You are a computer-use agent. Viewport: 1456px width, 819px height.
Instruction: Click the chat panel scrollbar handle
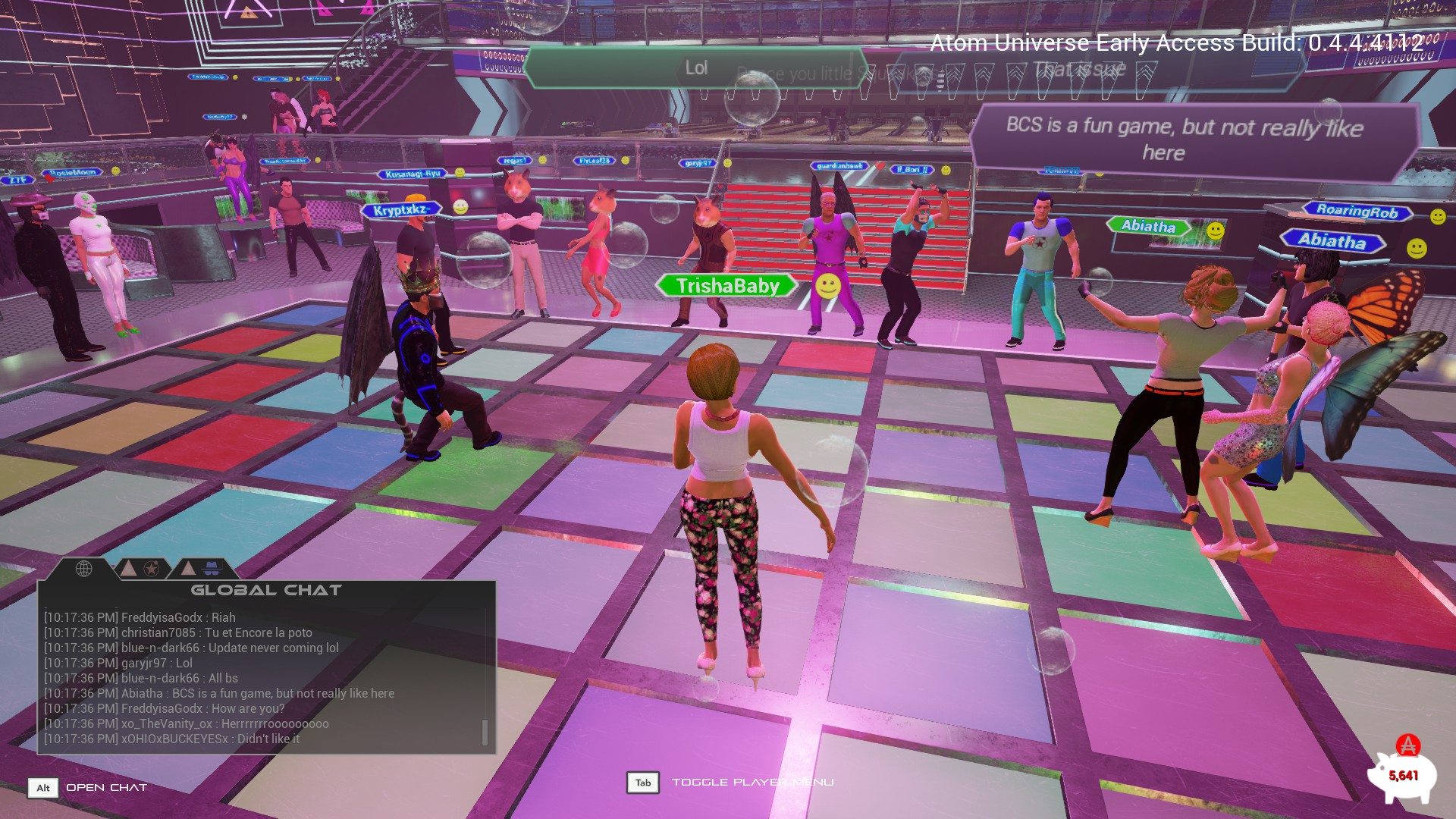tap(485, 732)
